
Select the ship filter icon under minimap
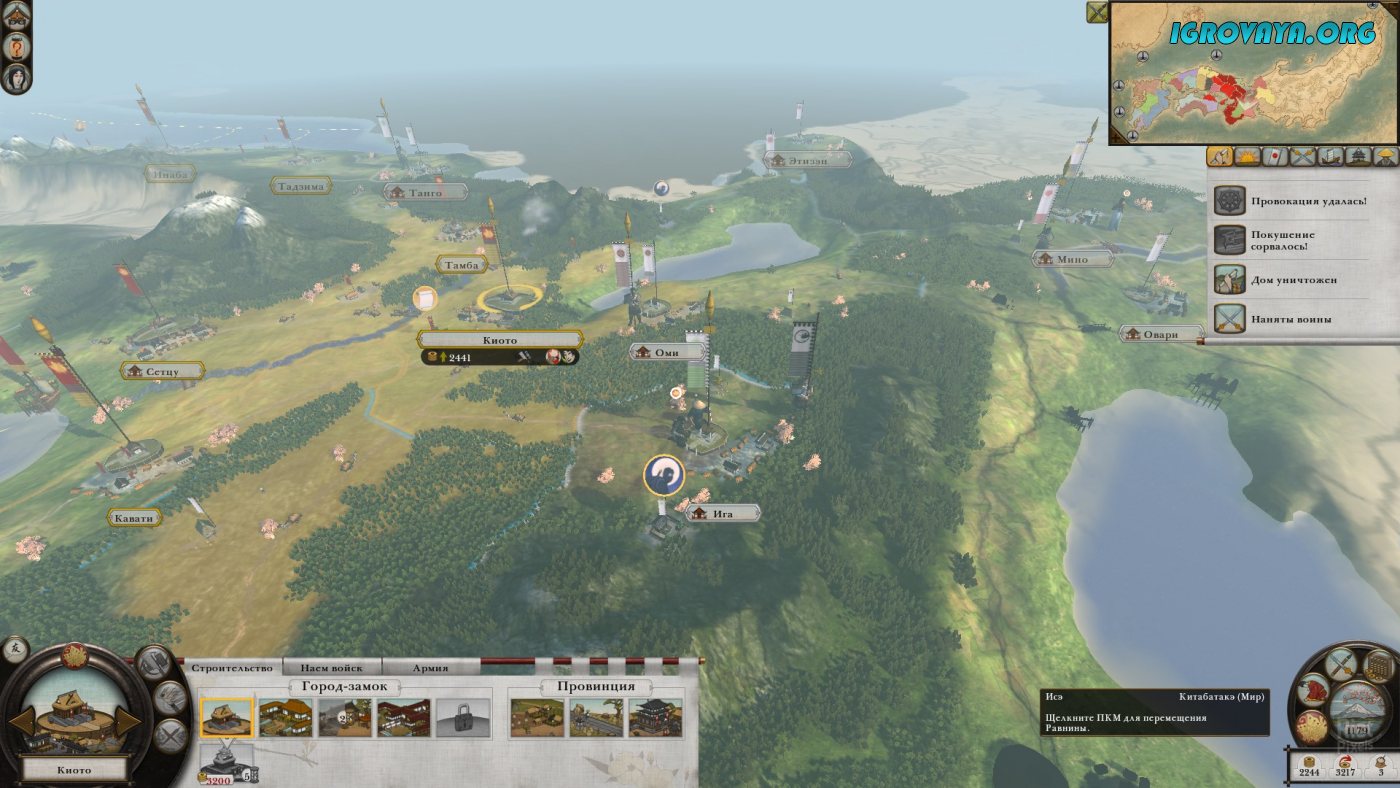tap(1330, 156)
